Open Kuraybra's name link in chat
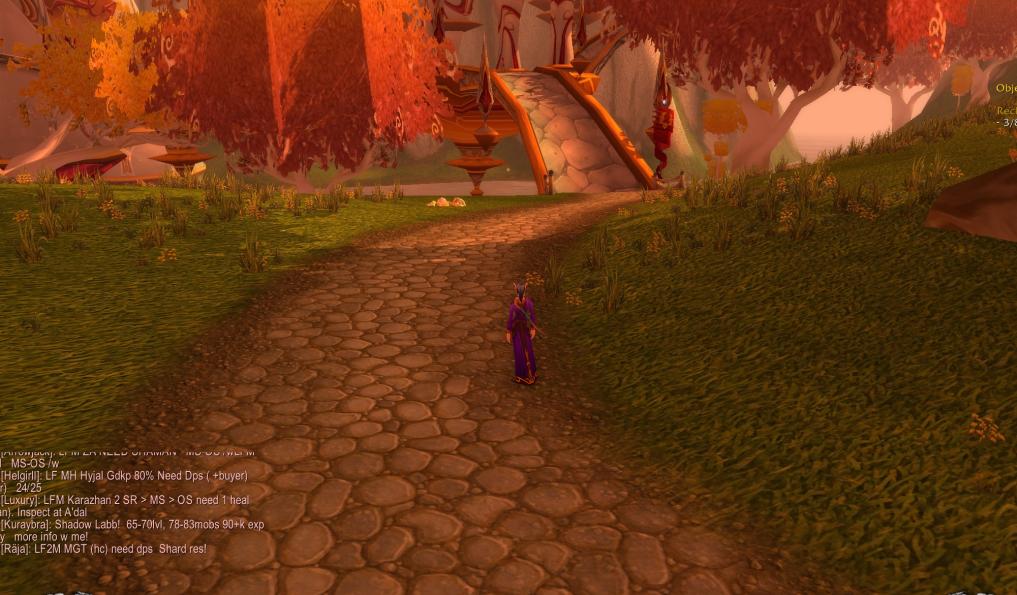 pyautogui.click(x=24, y=524)
